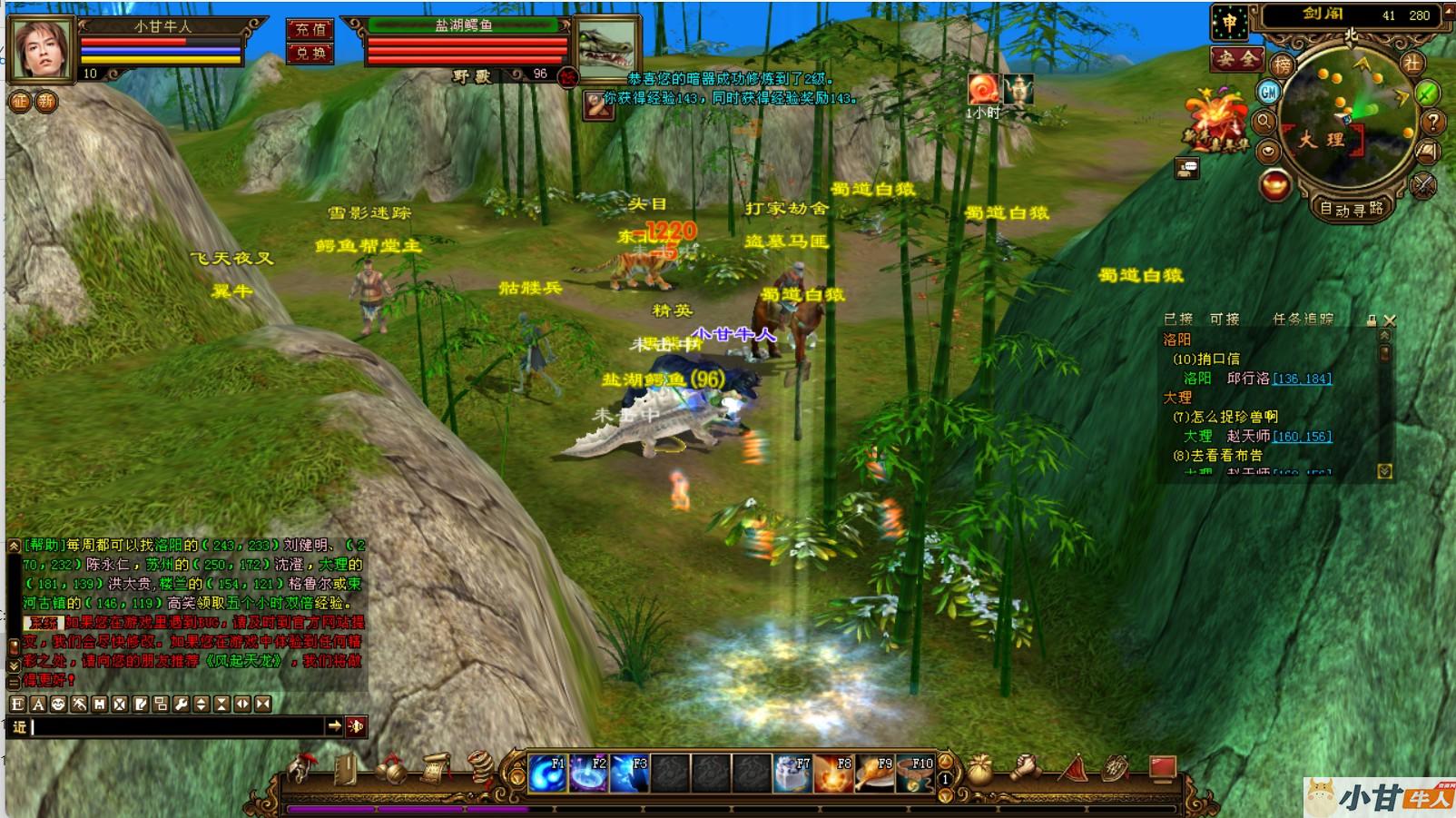
Task: Open the money pouch bag icon
Action: pyautogui.click(x=979, y=771)
